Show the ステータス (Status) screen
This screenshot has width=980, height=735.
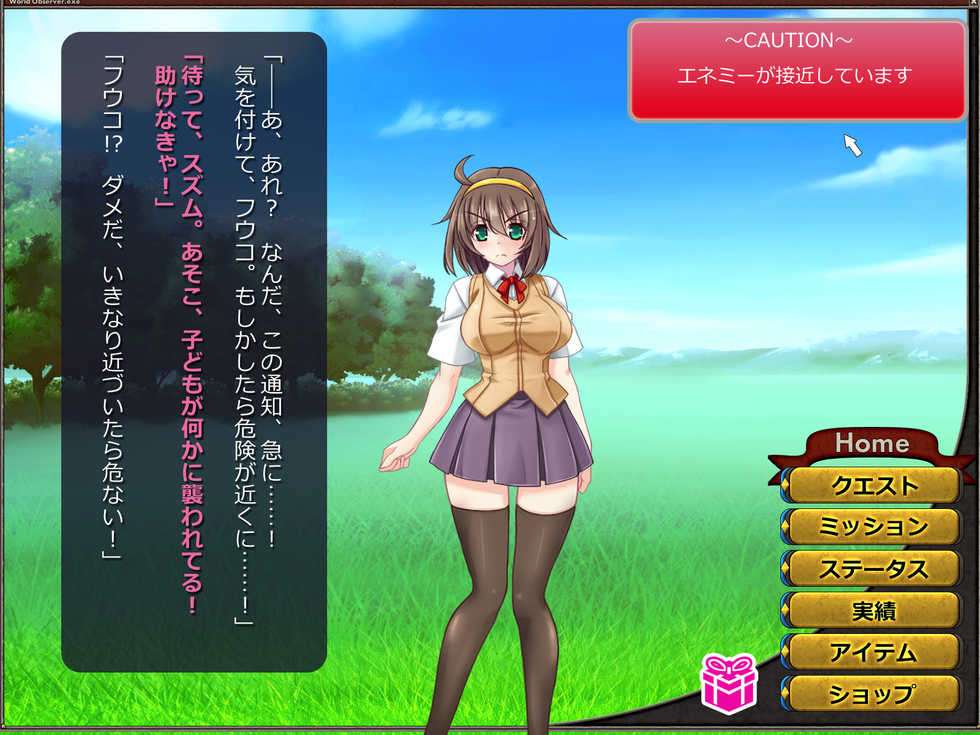(873, 569)
